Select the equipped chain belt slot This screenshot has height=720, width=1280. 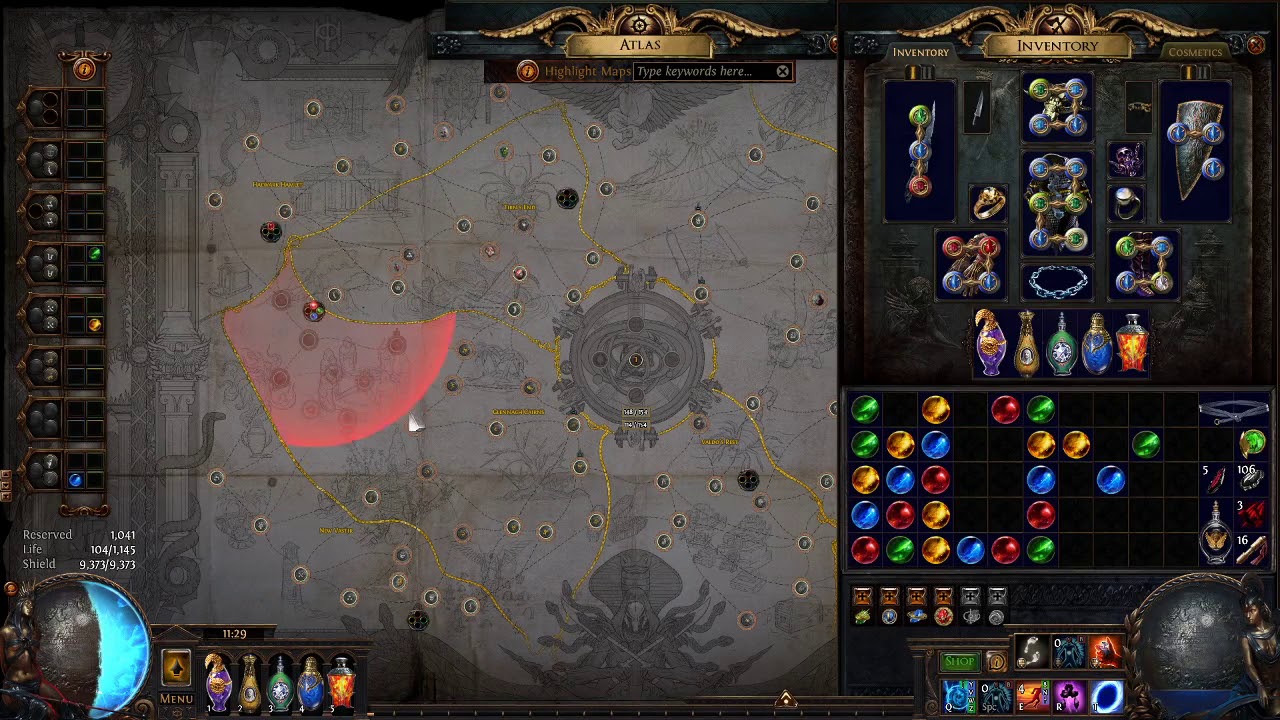coord(1057,282)
